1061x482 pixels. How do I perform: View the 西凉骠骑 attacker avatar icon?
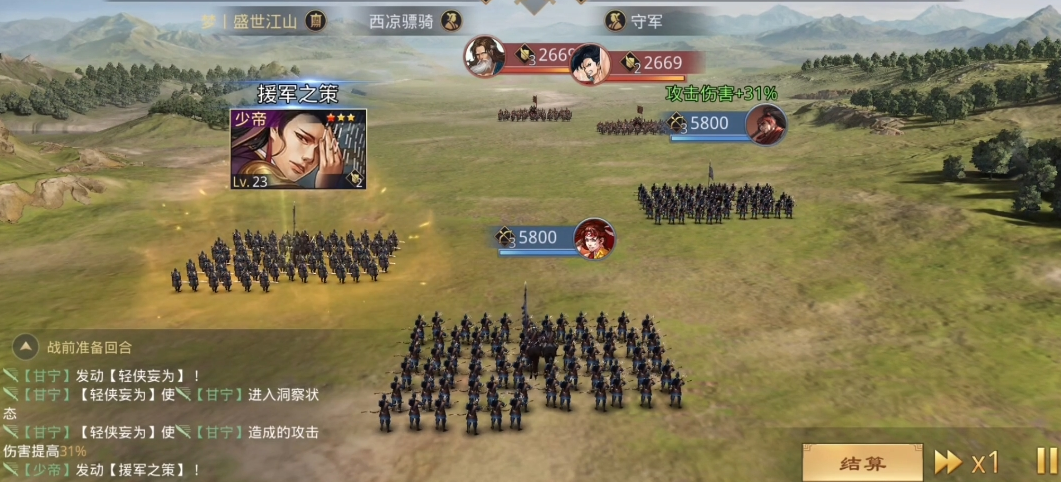tap(452, 21)
